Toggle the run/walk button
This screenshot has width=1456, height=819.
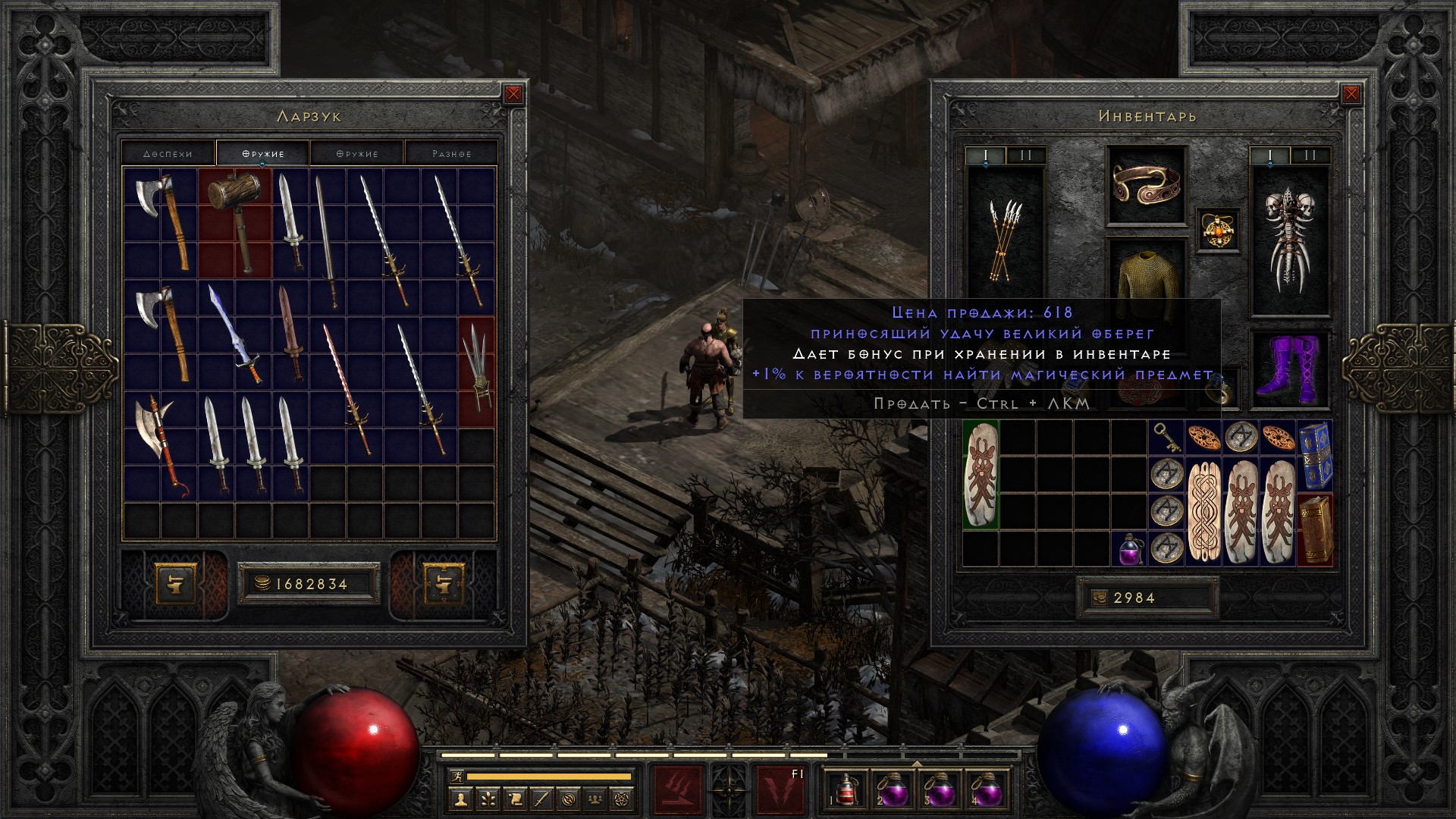[456, 777]
